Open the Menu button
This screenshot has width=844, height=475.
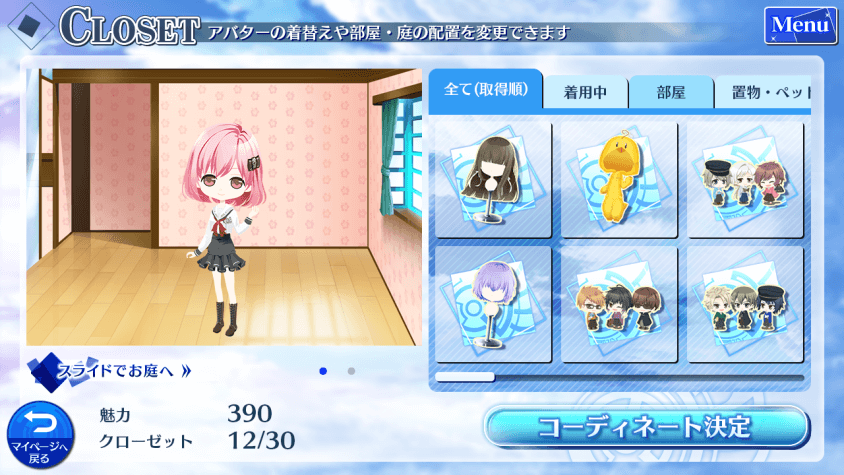click(x=800, y=24)
